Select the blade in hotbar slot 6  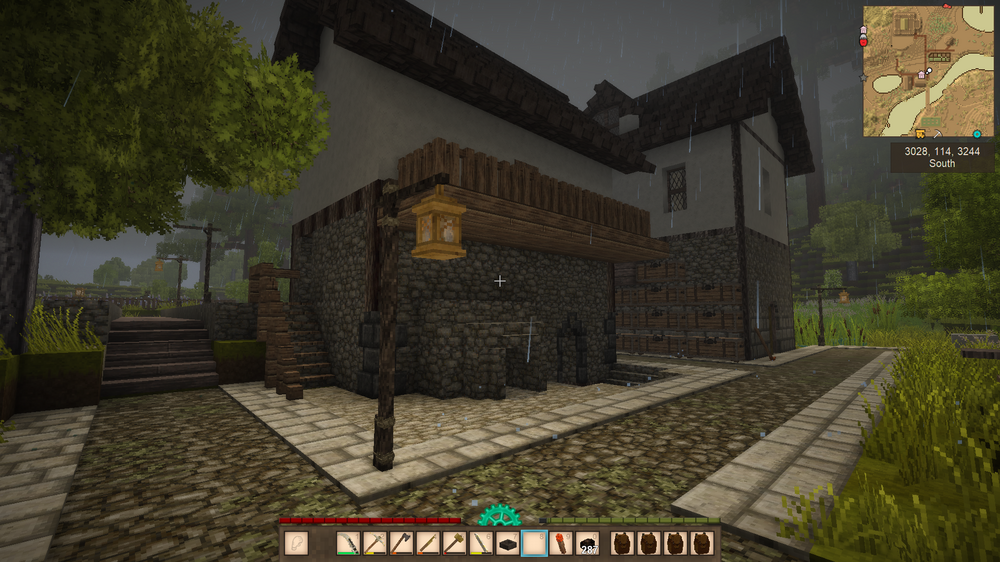tap(481, 544)
